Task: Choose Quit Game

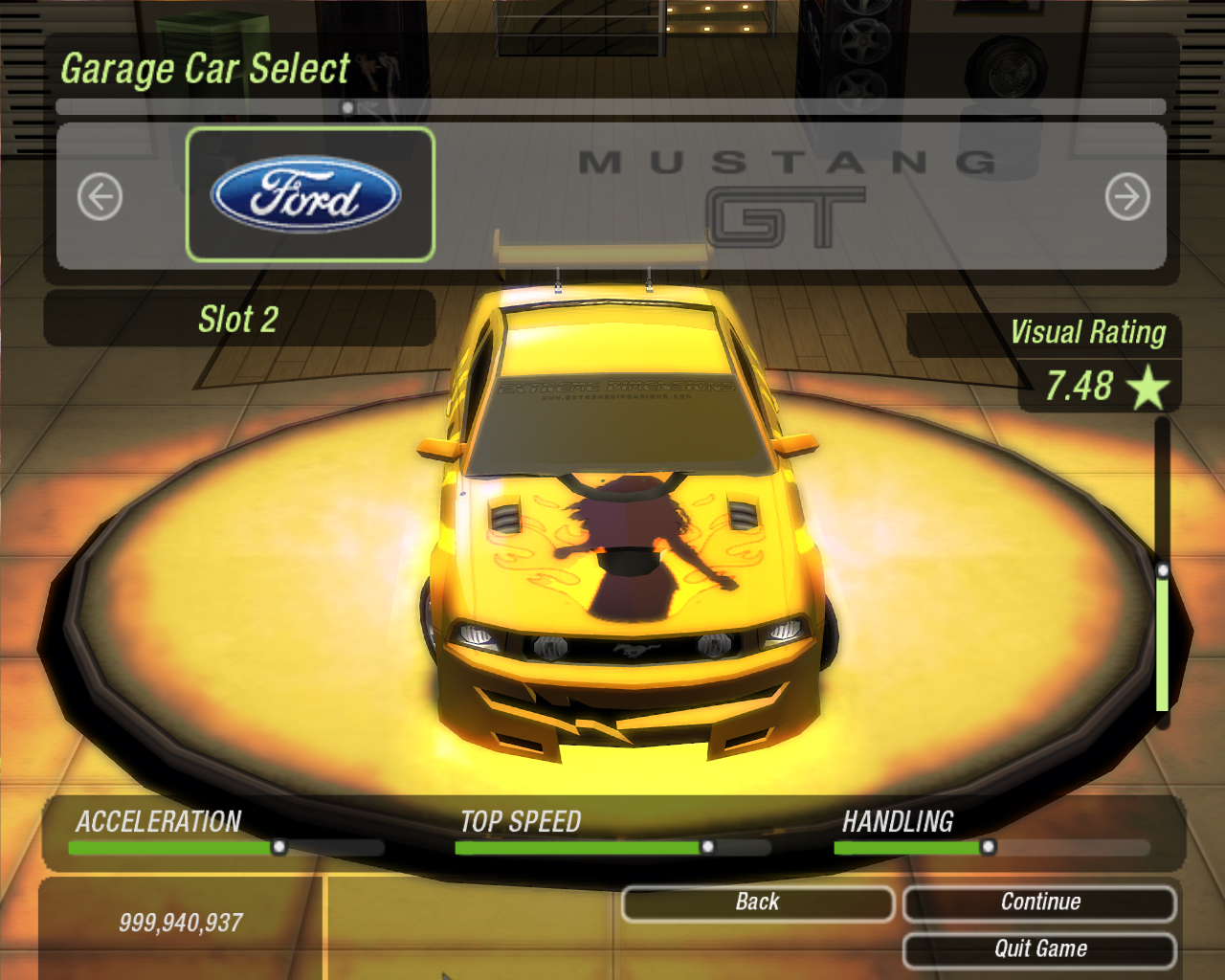Action: (1039, 949)
